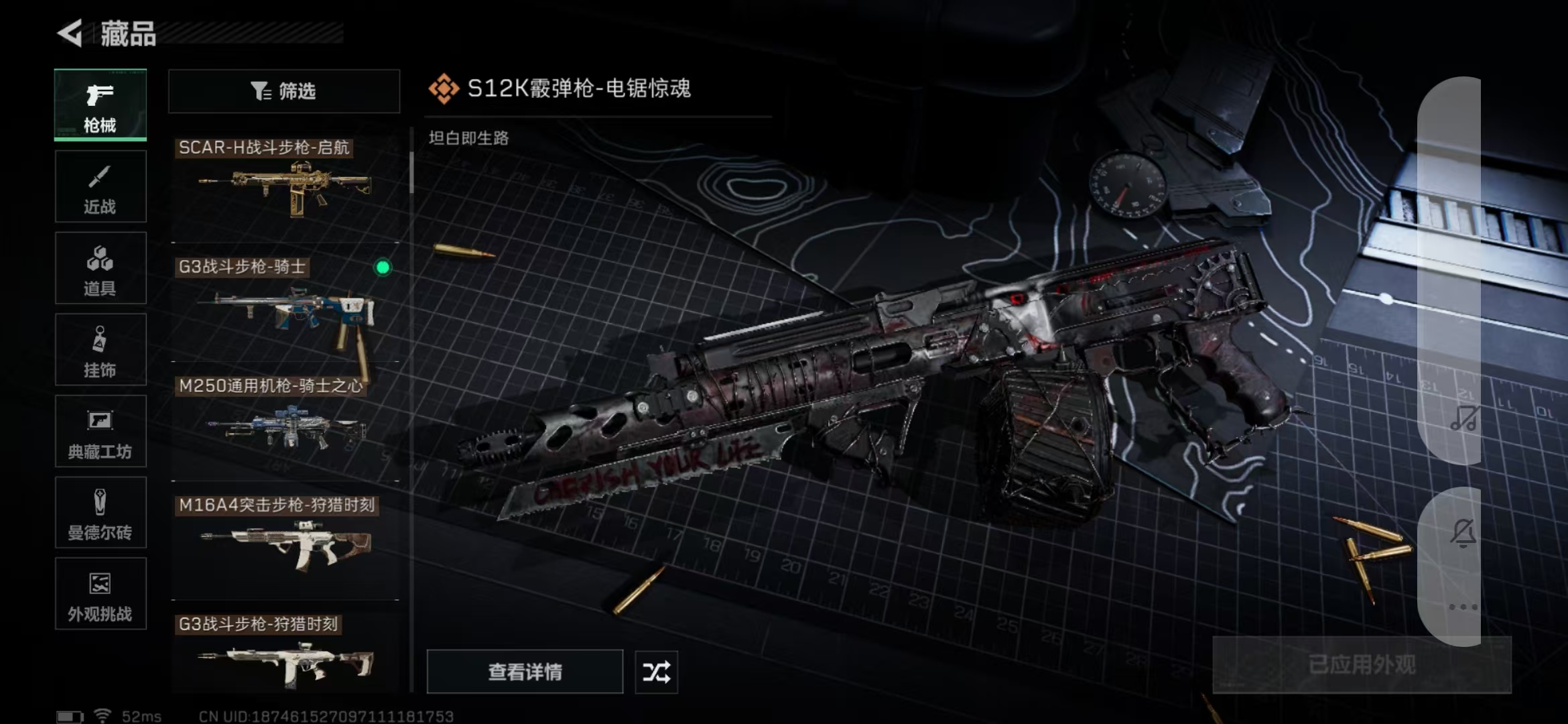Image resolution: width=1568 pixels, height=724 pixels.
Task: Open the 近战 melee weapons category
Action: click(100, 186)
